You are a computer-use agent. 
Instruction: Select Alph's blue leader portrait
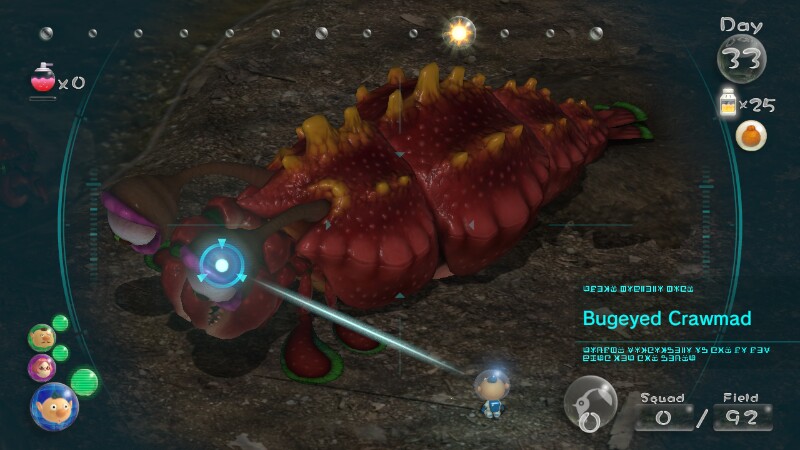54,406
